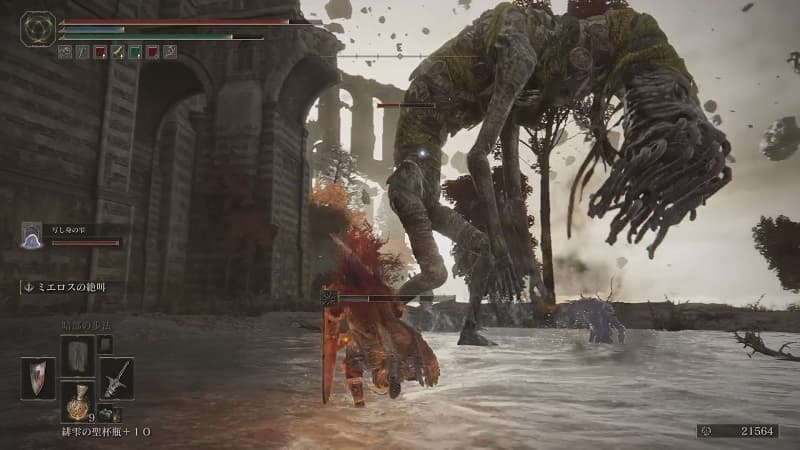Image resolution: width=800 pixels, height=450 pixels.
Task: Select the crimson tears flask slot
Action: [x=76, y=400]
